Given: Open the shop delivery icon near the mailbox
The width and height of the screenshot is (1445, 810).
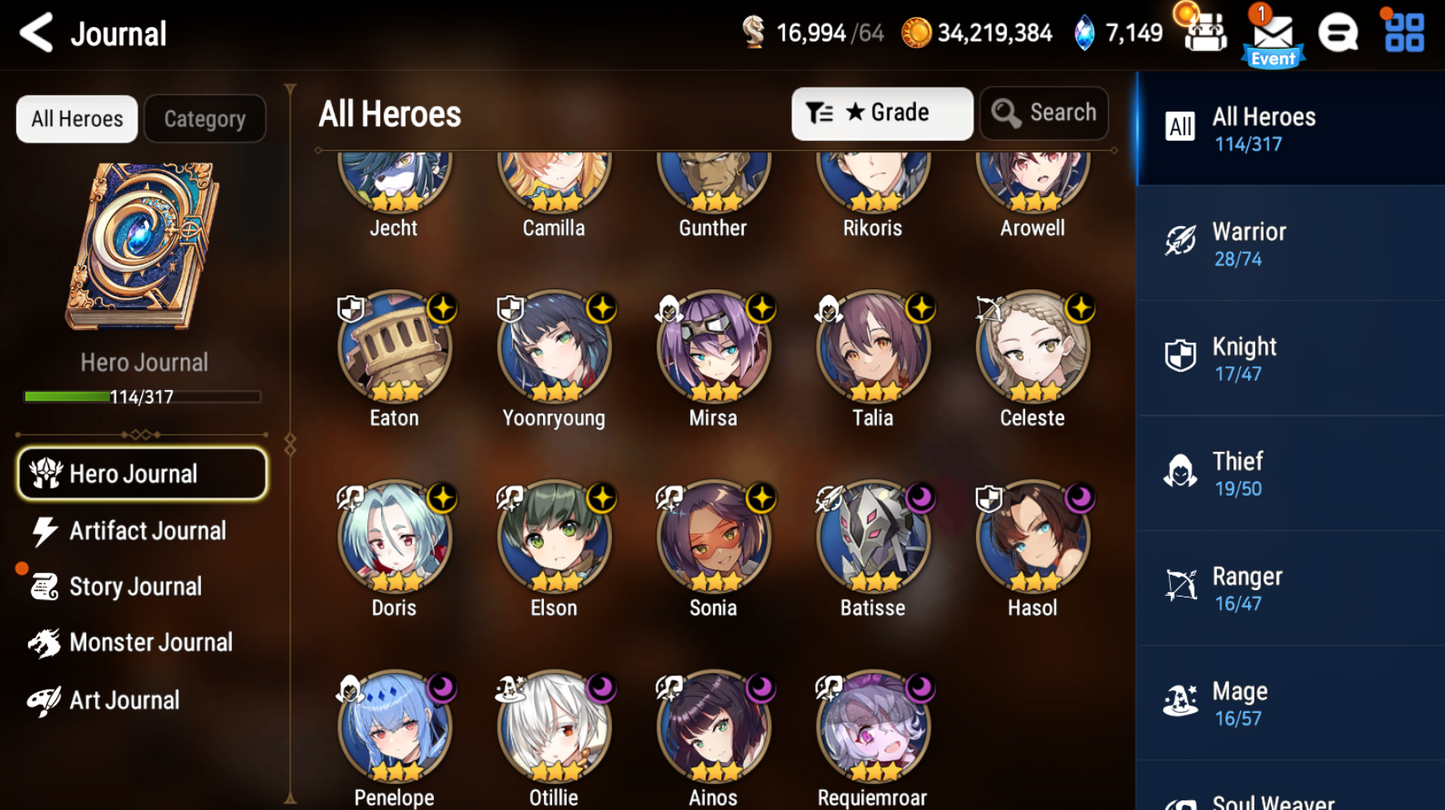Looking at the screenshot, I should pyautogui.click(x=1206, y=32).
